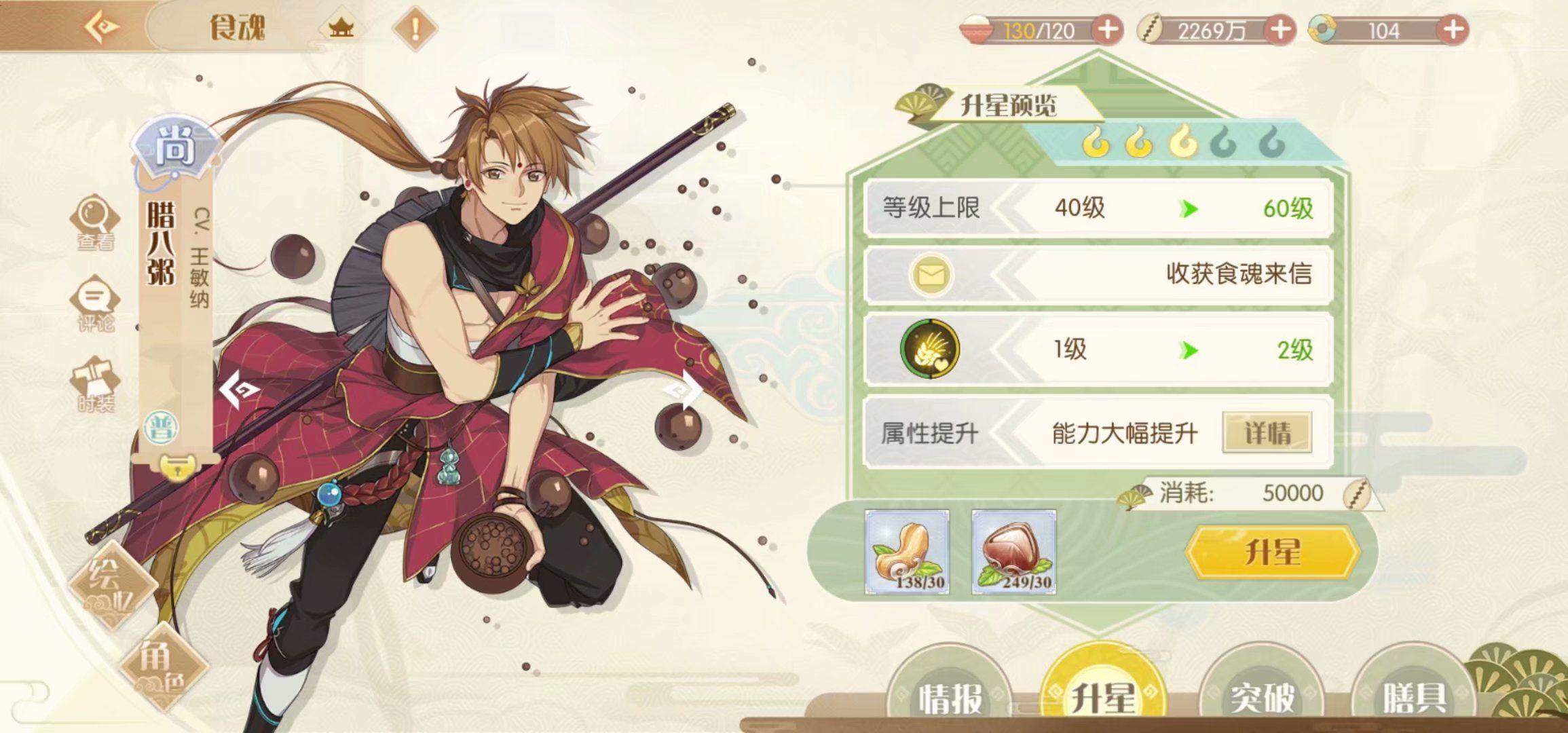
Task: Add coins with the 2269万 plus button
Action: pyautogui.click(x=1280, y=30)
